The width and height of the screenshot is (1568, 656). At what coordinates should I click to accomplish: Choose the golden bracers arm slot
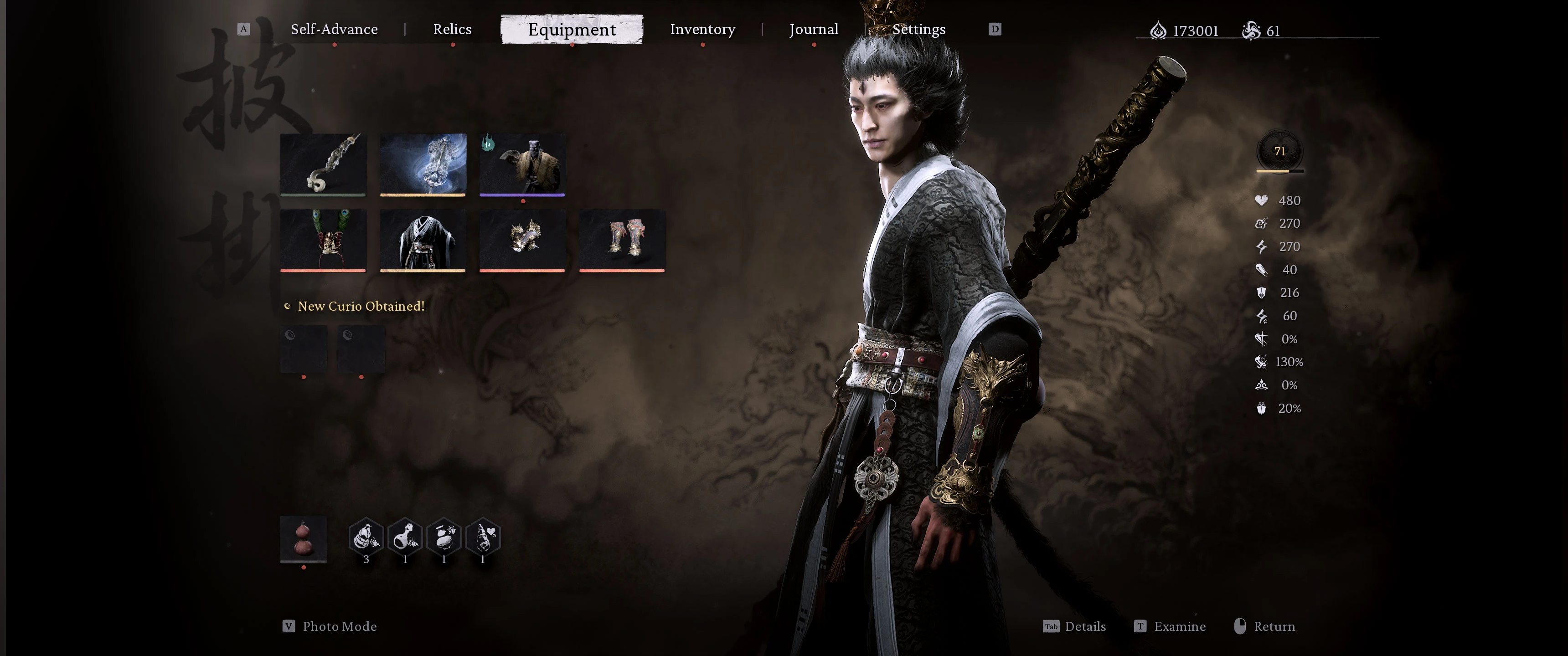522,240
